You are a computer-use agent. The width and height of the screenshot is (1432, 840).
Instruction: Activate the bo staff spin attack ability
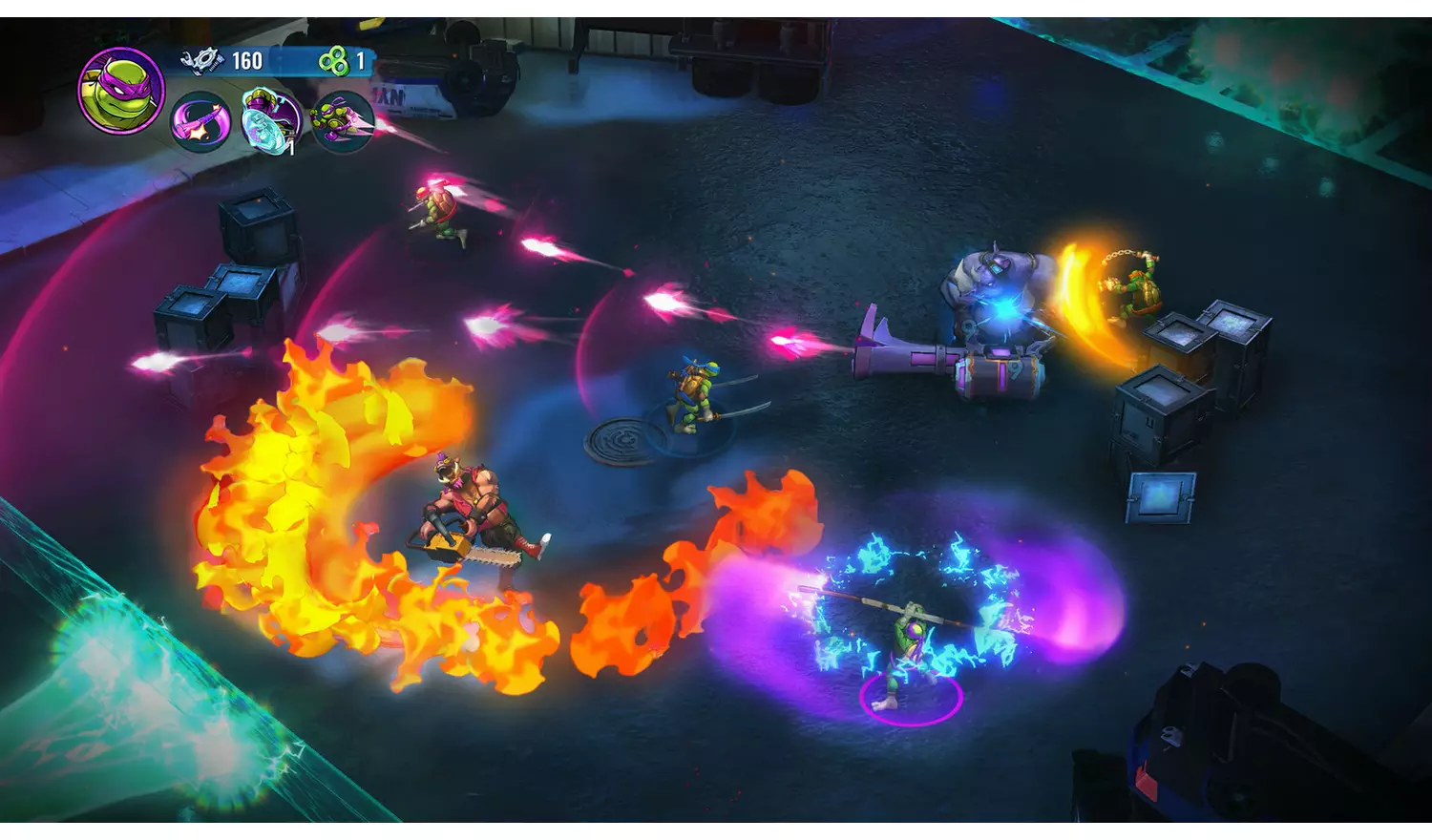pyautogui.click(x=200, y=122)
